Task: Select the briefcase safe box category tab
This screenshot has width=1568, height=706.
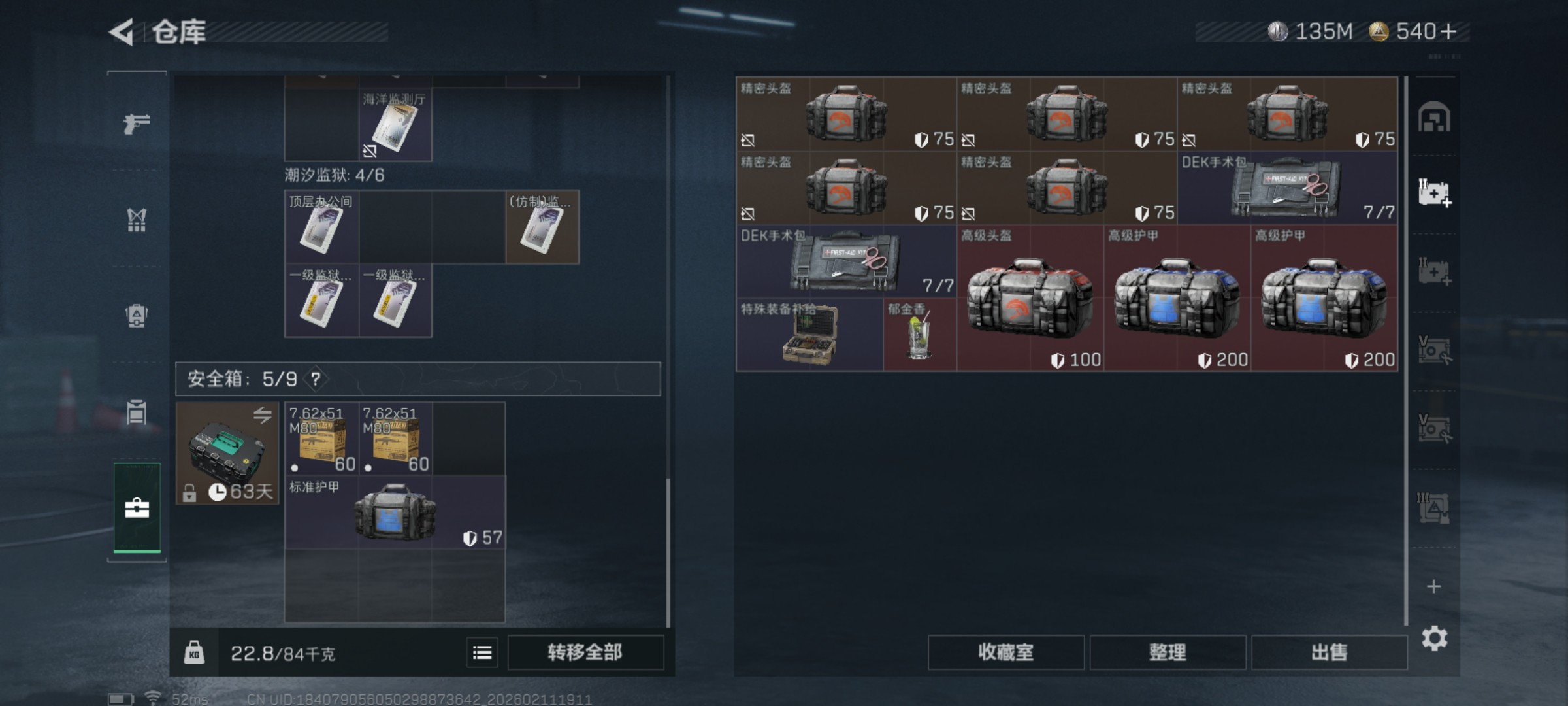Action: tap(137, 508)
